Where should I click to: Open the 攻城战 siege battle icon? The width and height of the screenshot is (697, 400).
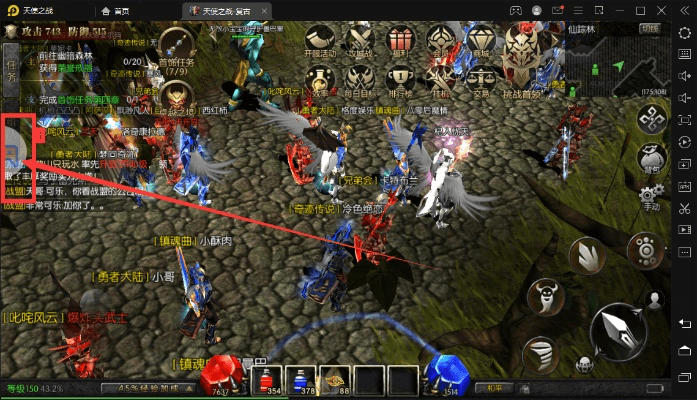coord(360,41)
